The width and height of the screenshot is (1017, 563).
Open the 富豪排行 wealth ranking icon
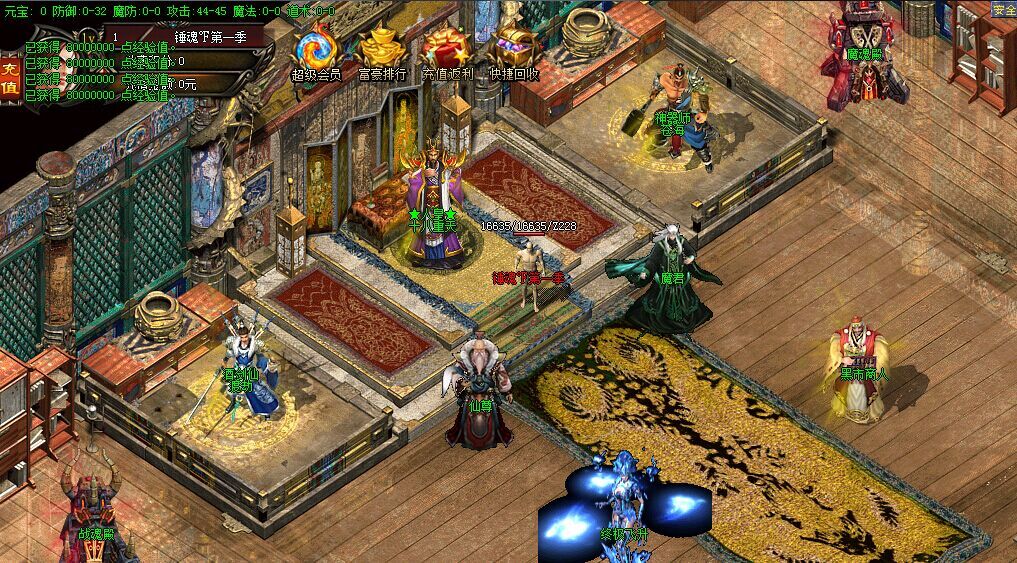pos(382,49)
